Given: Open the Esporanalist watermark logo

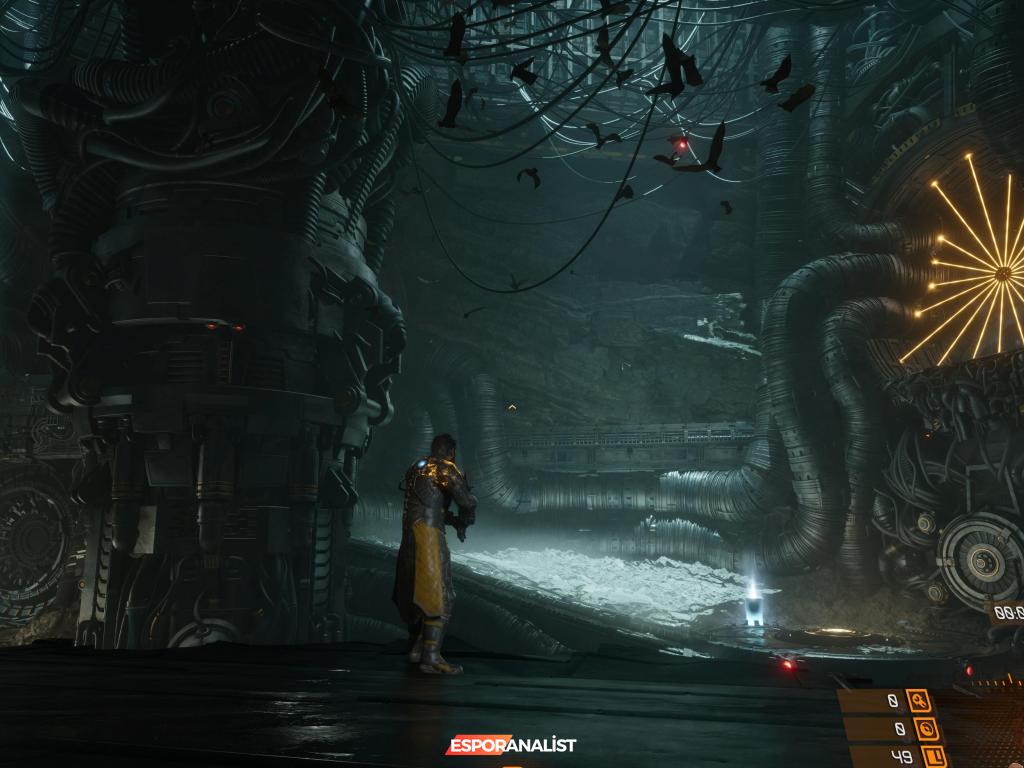Looking at the screenshot, I should pos(511,745).
